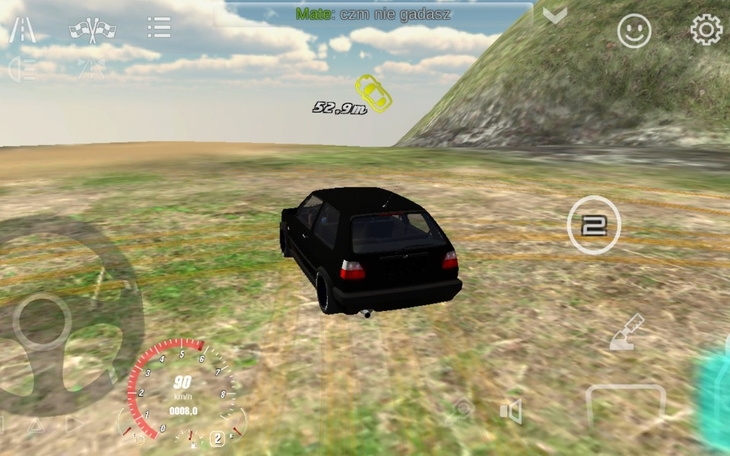Tap the hazard triangle button

click(x=35, y=425)
